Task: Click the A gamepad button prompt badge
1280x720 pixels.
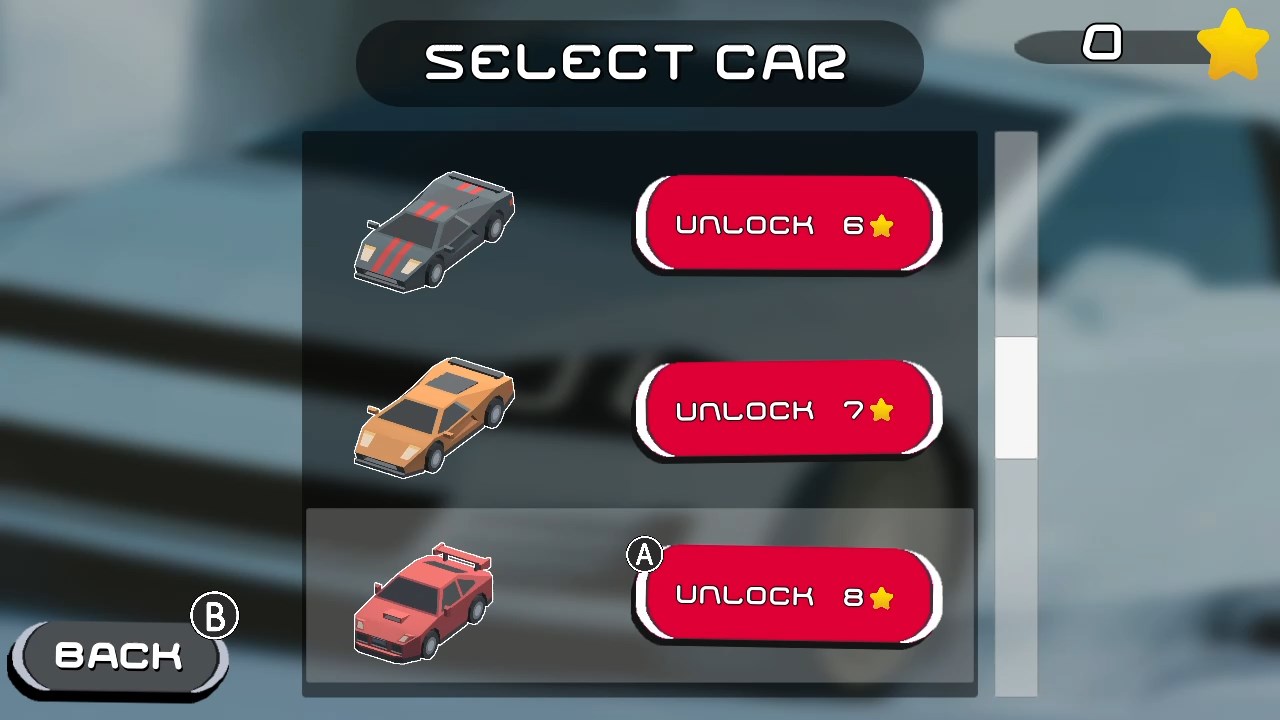Action: pos(644,554)
